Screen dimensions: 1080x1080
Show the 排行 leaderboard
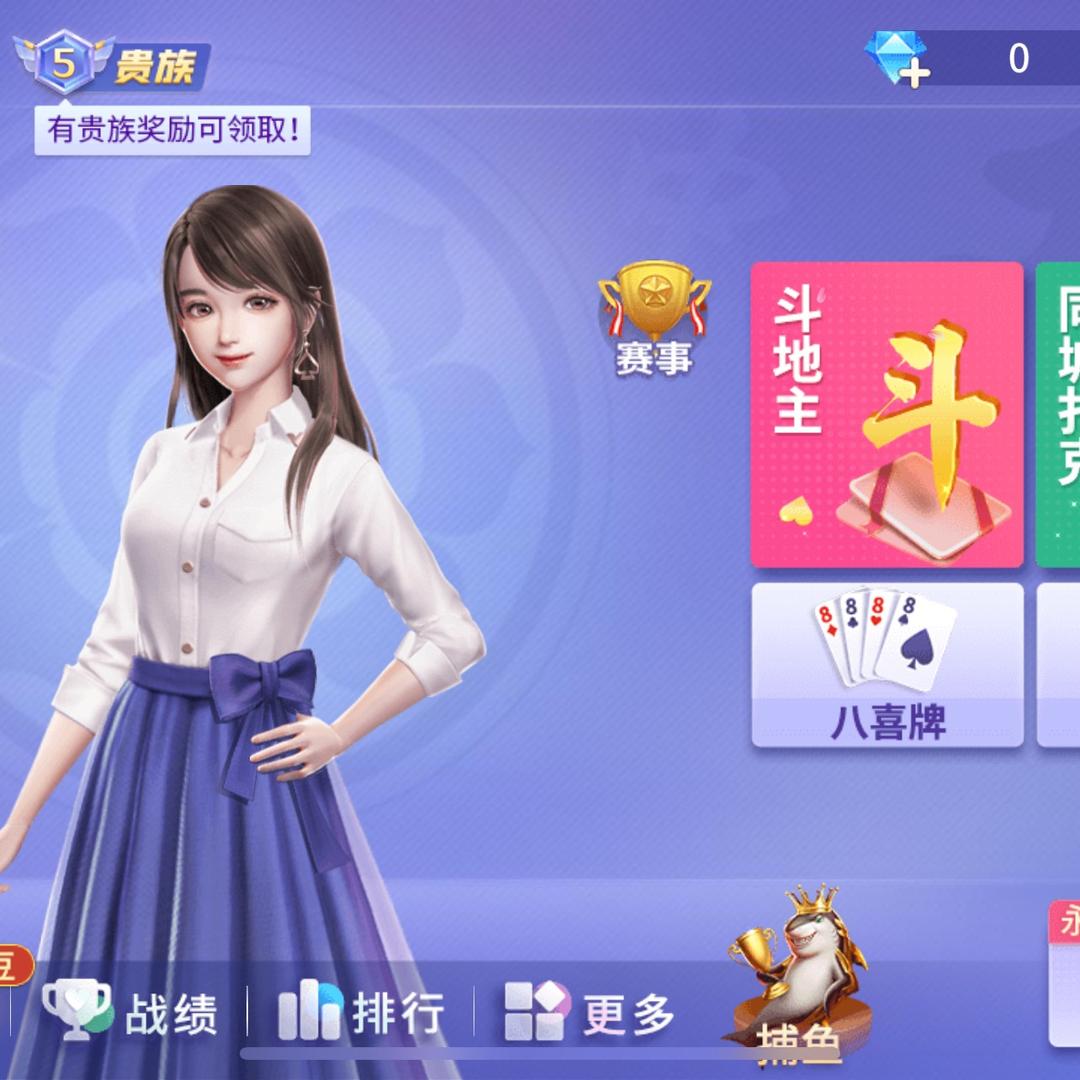click(x=361, y=1011)
